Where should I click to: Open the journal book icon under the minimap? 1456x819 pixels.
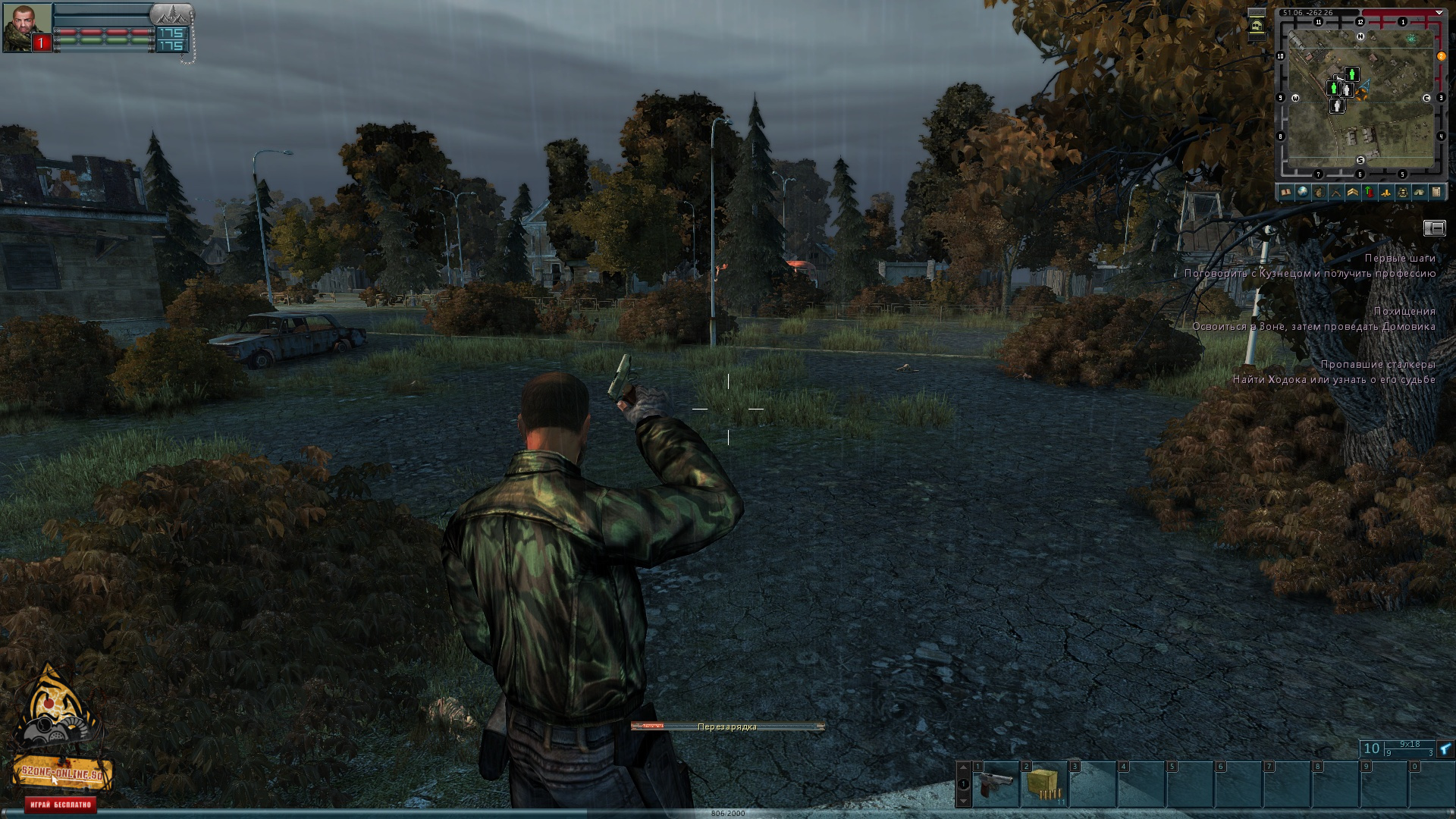click(1286, 193)
